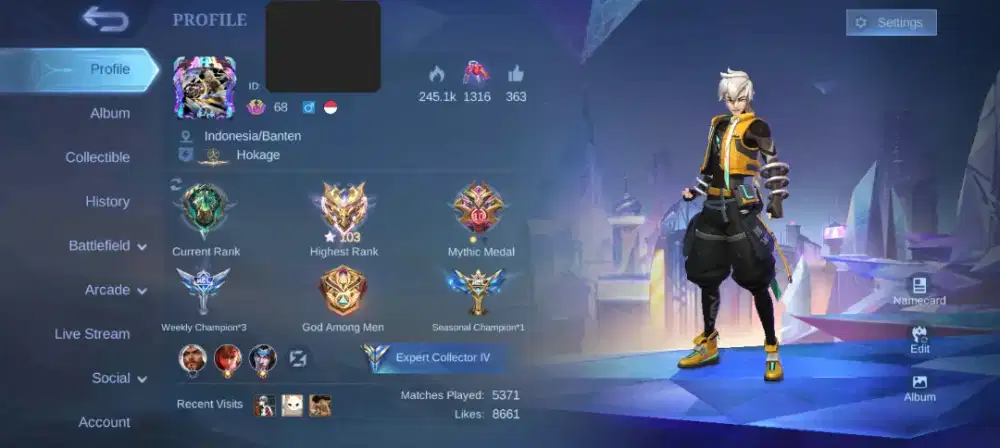Expand the Social section
1000x448 pixels.
[x=119, y=378]
